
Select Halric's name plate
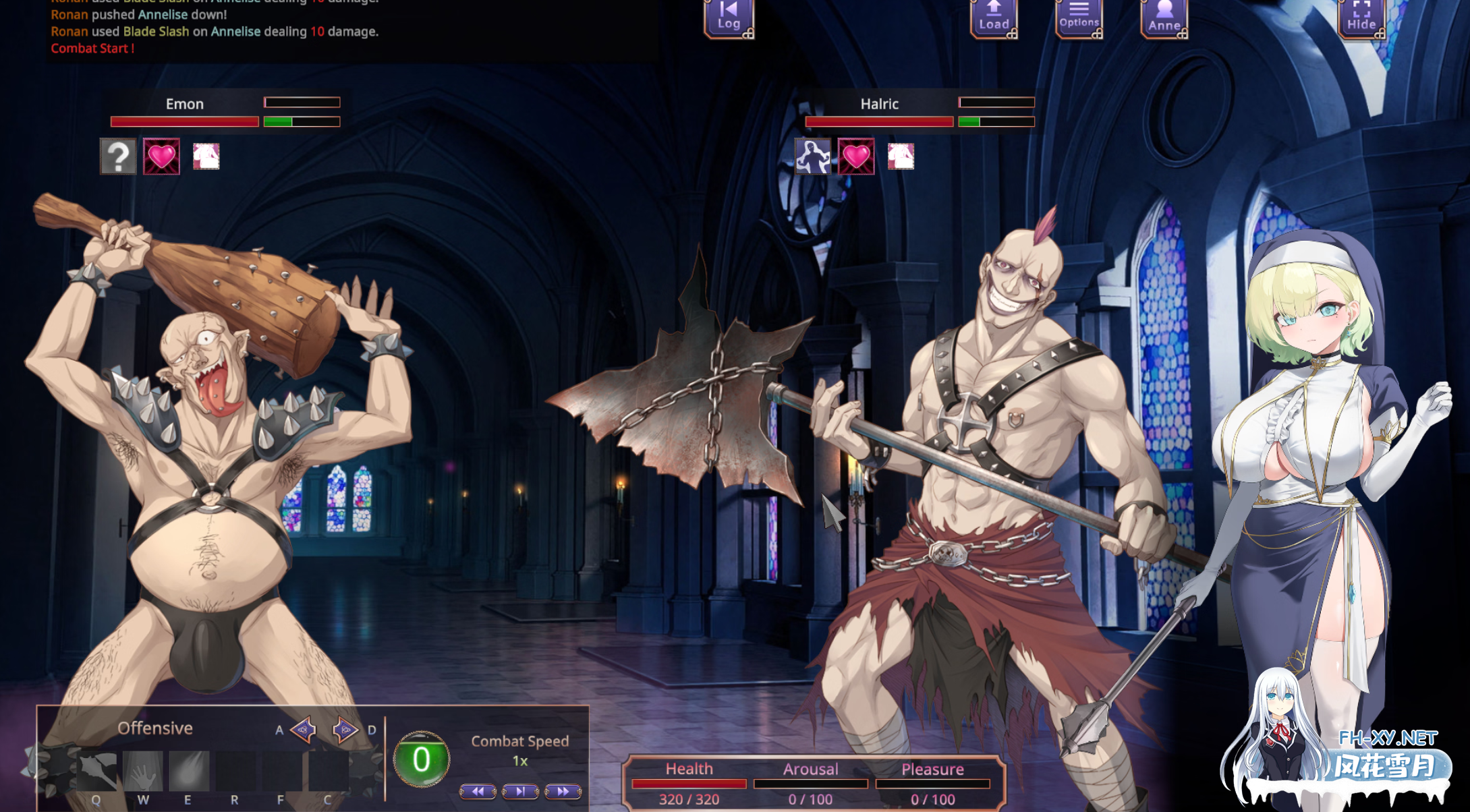[878, 104]
